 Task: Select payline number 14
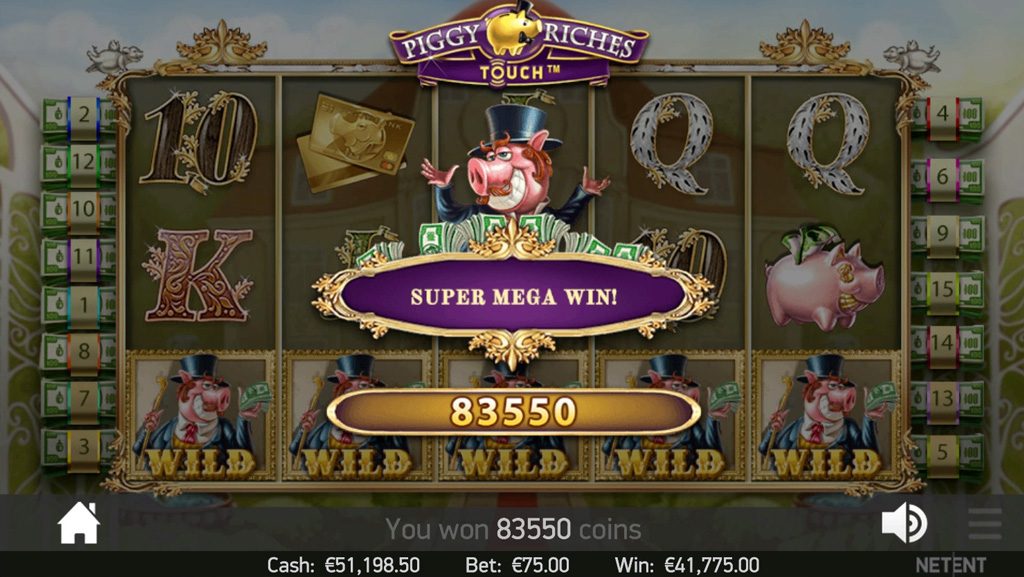943,343
